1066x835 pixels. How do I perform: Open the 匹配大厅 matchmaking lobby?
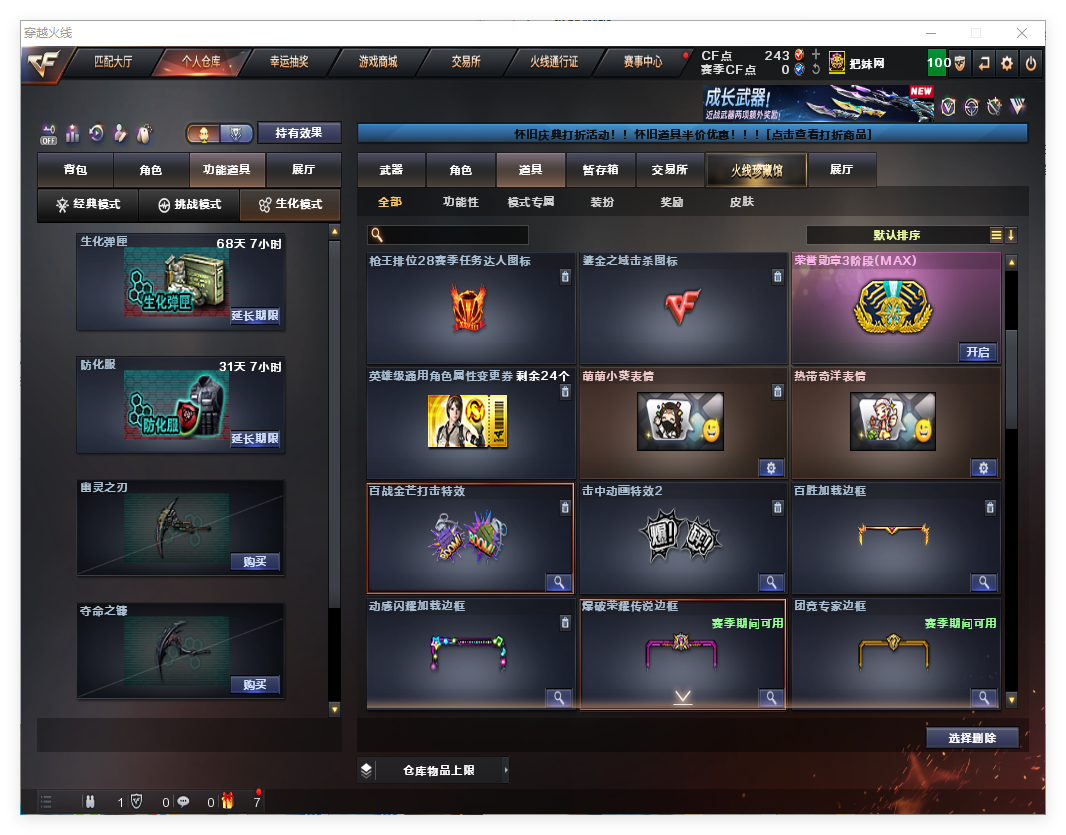[113, 62]
